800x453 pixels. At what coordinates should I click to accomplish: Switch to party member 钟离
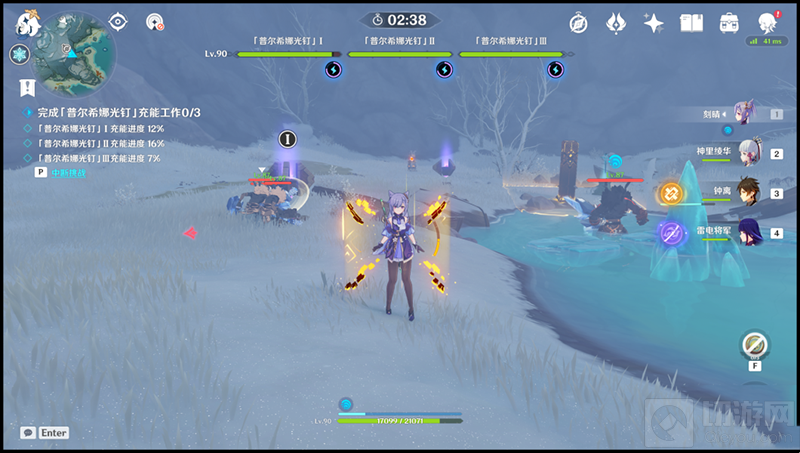(751, 192)
